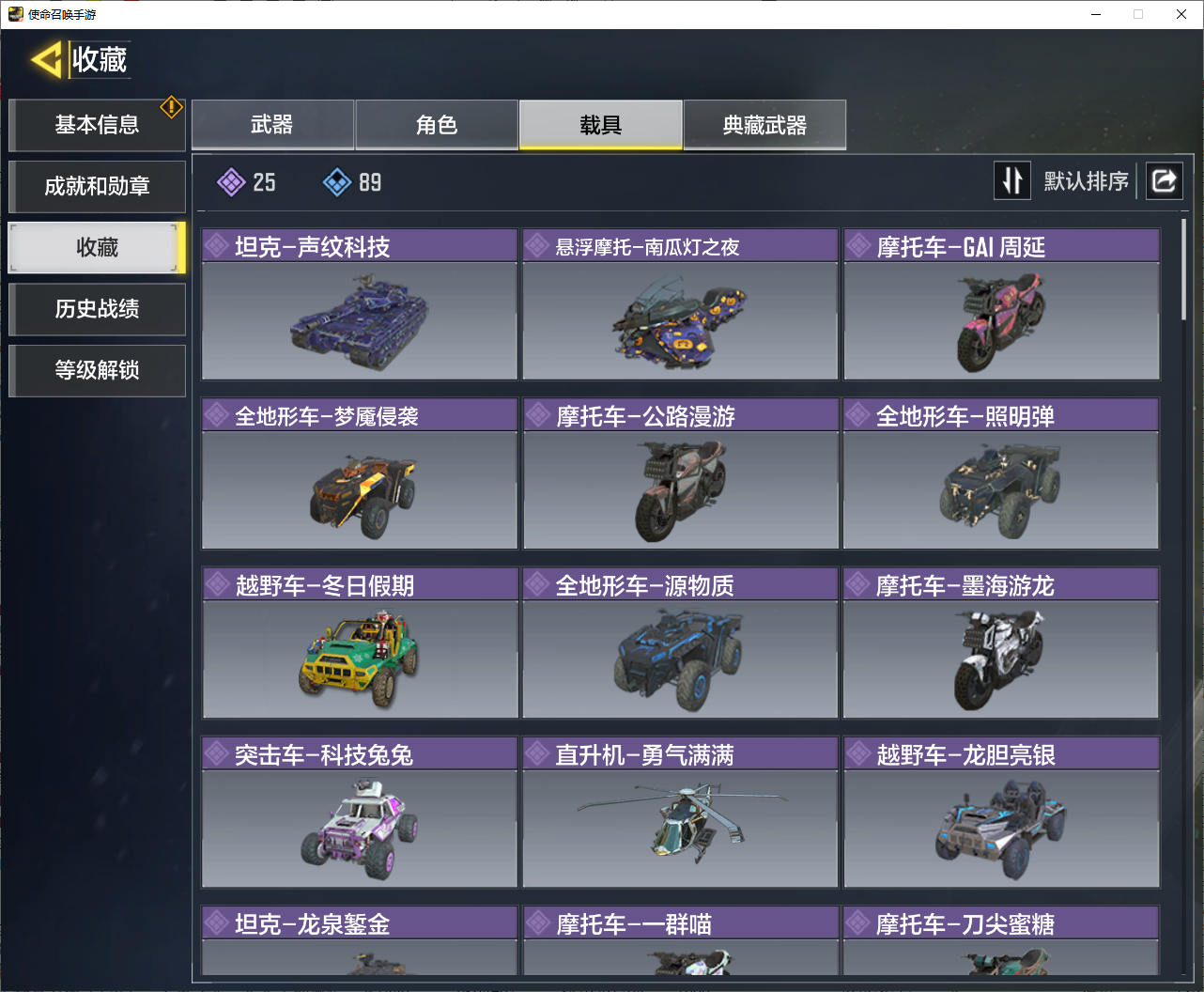Open the 历史战绩 menu entry
The height and width of the screenshot is (992, 1204).
[x=97, y=309]
